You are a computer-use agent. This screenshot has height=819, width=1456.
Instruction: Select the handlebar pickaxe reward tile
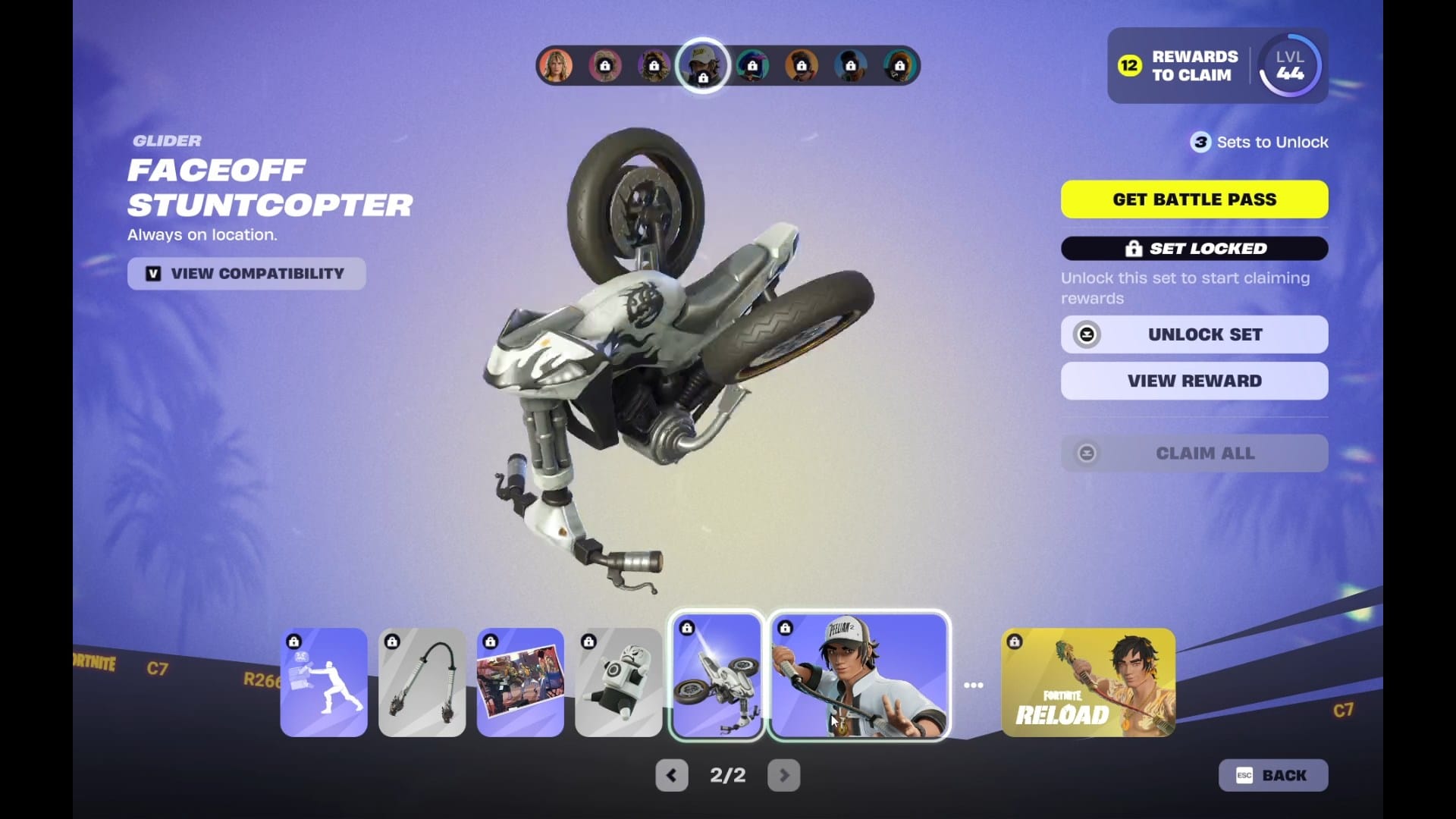[422, 682]
